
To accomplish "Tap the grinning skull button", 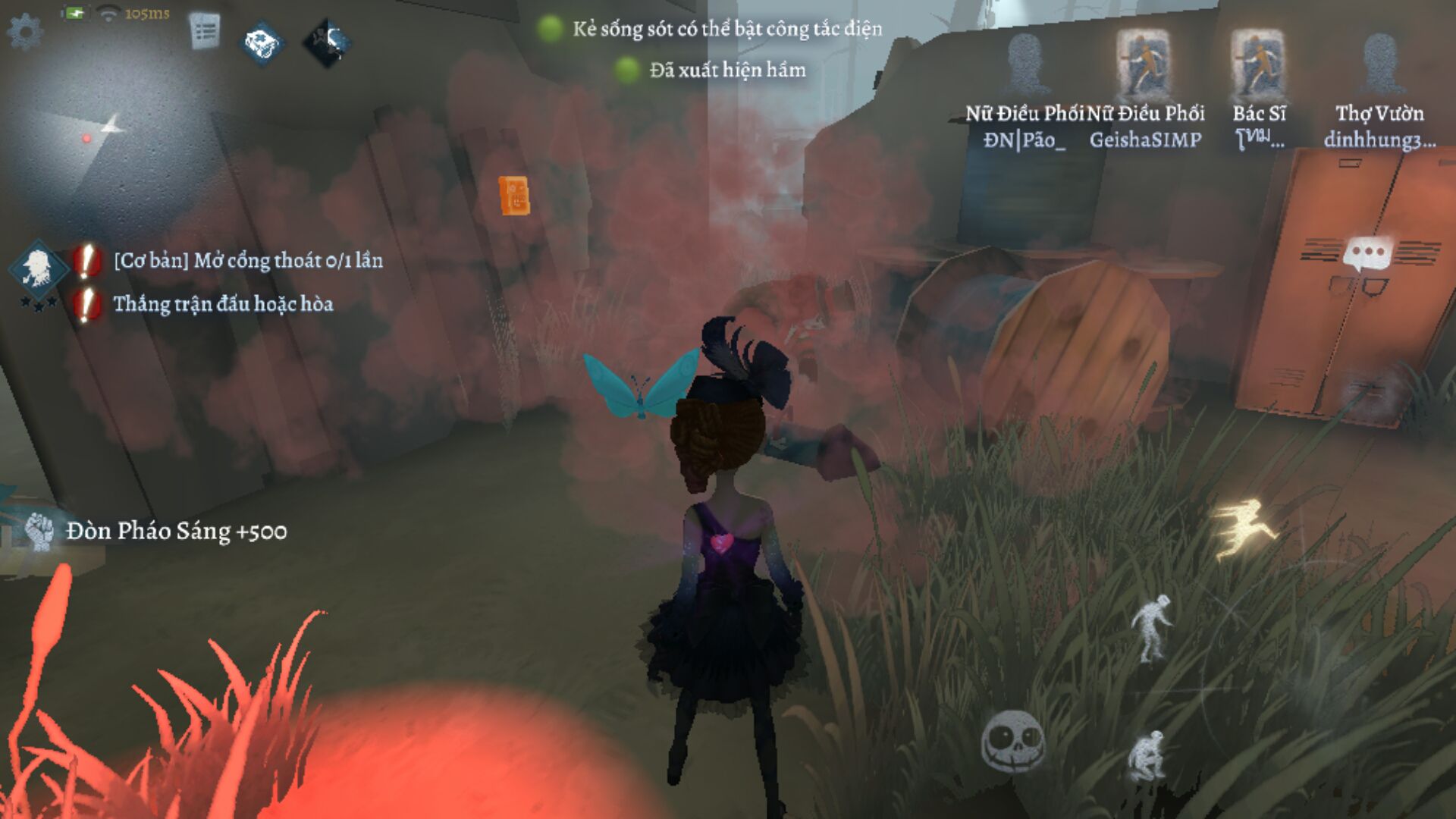I will [1012, 741].
